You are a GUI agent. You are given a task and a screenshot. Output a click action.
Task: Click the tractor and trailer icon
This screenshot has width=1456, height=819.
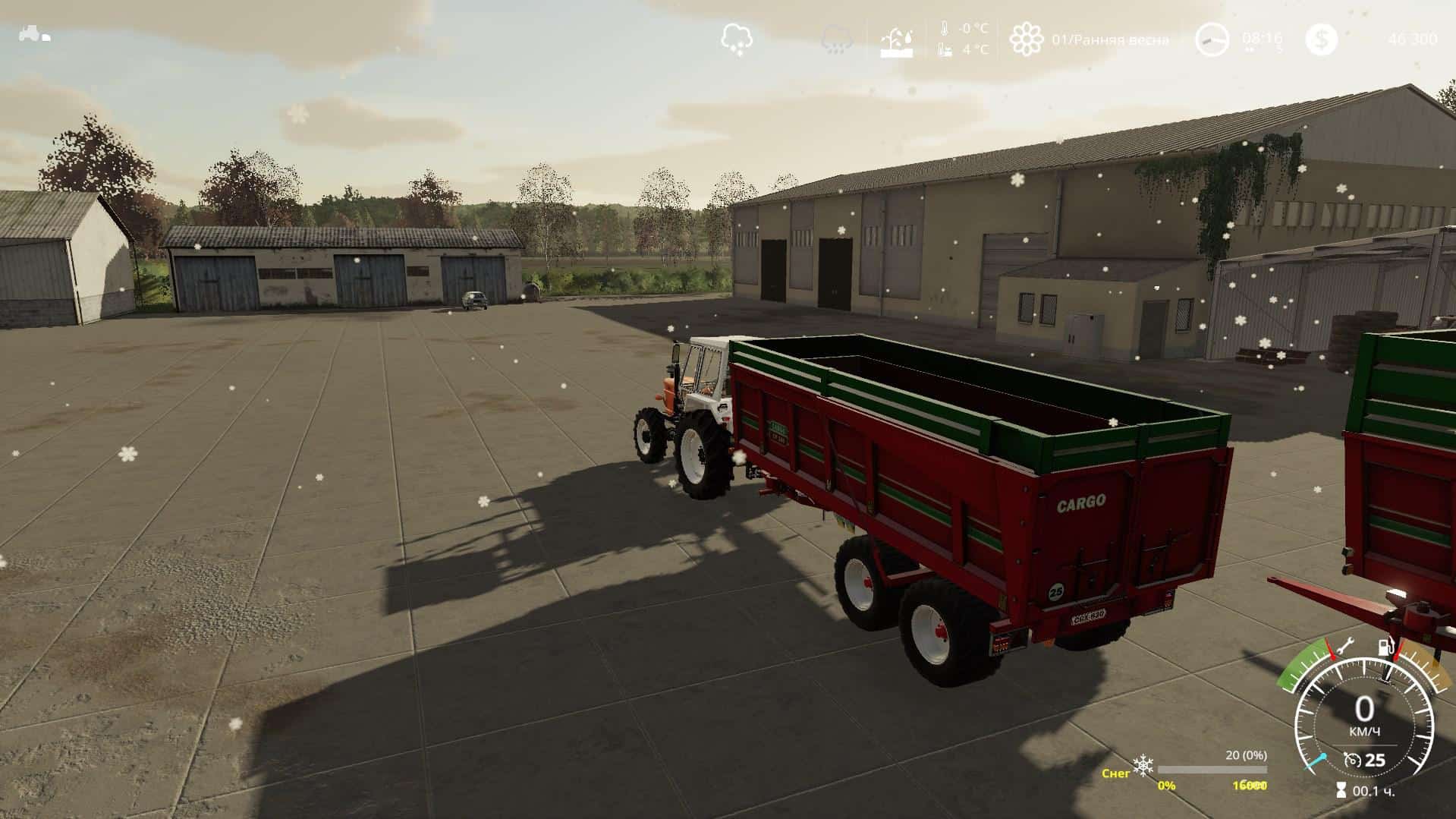point(34,34)
